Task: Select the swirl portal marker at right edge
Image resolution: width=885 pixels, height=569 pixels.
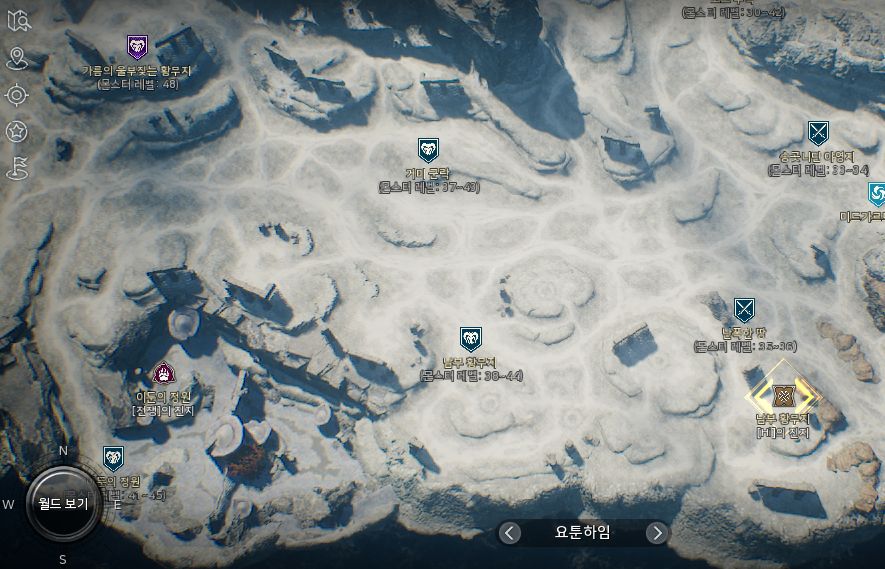Action: click(x=877, y=193)
